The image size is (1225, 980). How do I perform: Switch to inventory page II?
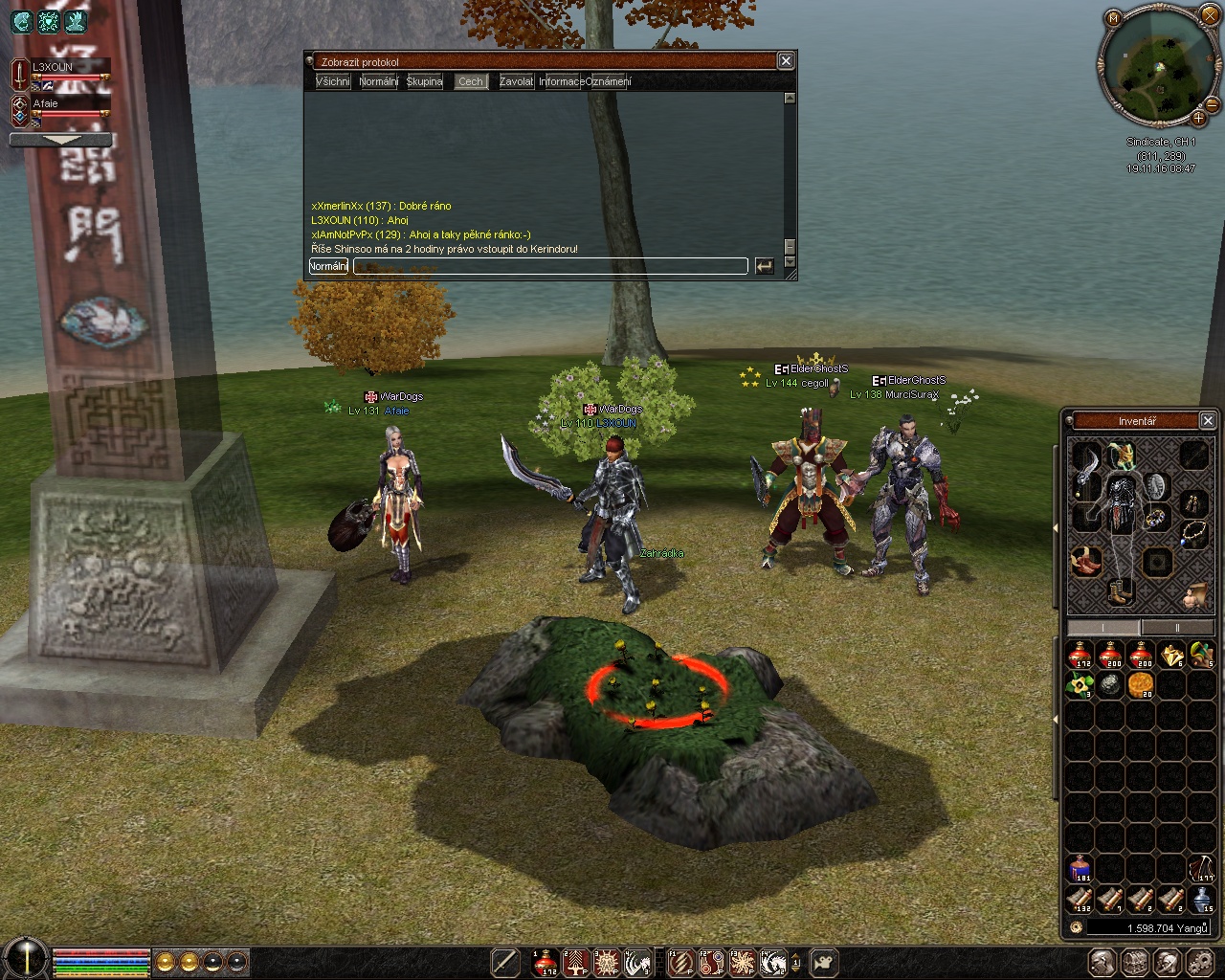click(x=1177, y=628)
